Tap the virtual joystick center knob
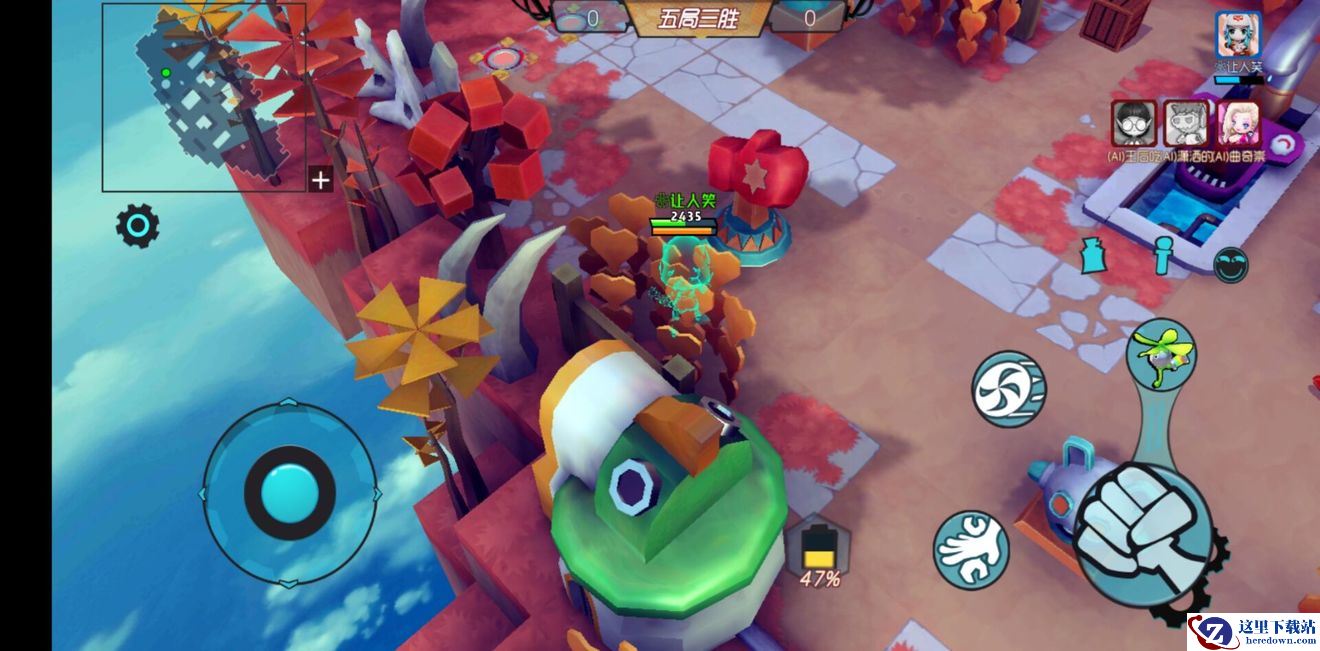Image resolution: width=1320 pixels, height=651 pixels. point(289,493)
